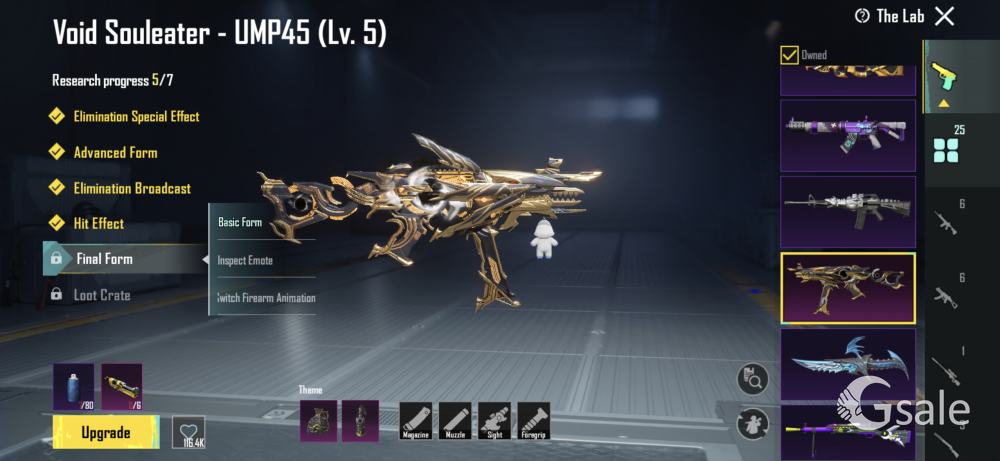Open the Foregrip attachment slot
Screen dimensions: 1000x461
tap(533, 420)
